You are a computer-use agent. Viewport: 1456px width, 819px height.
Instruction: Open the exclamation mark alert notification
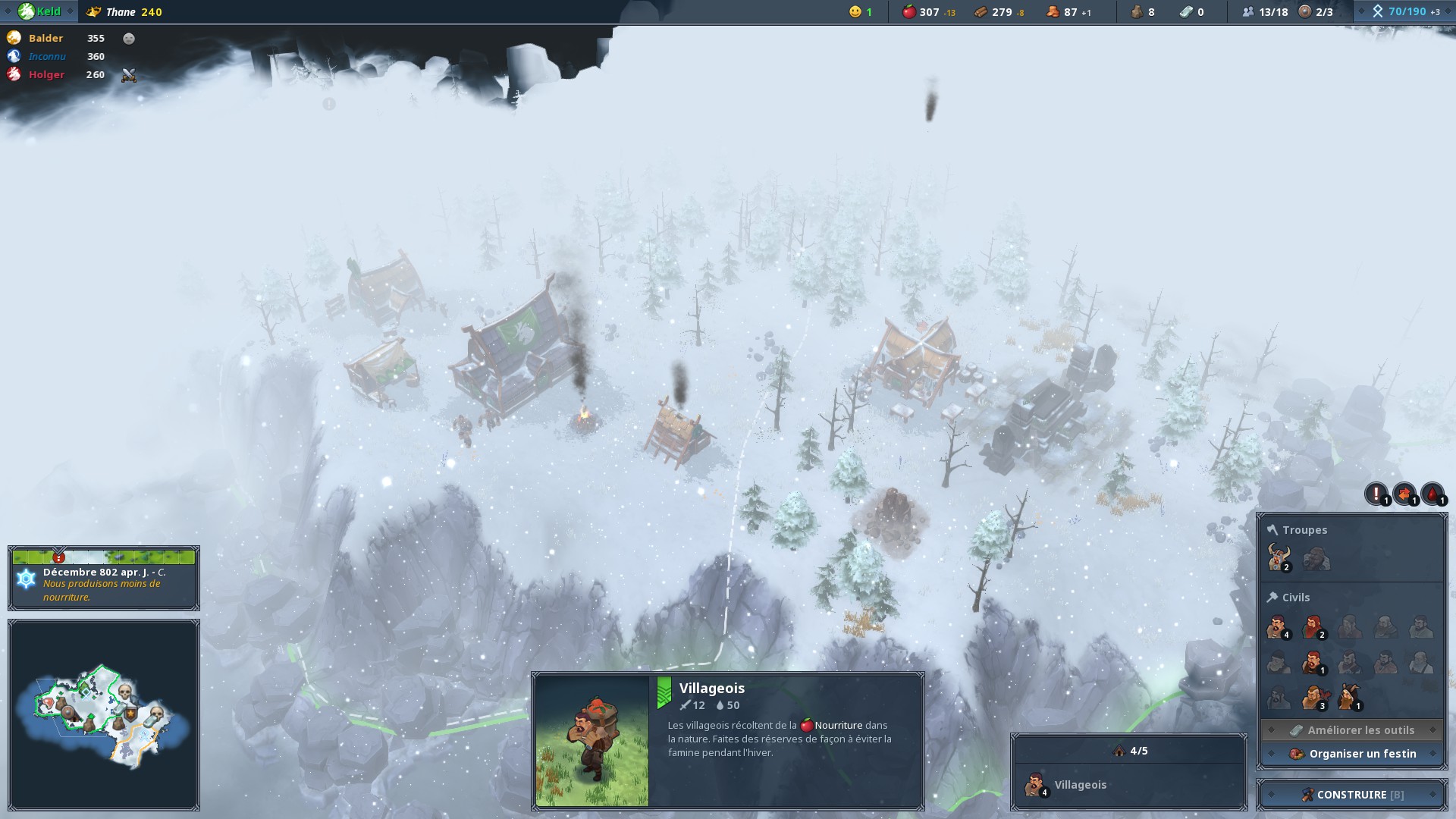1376,494
